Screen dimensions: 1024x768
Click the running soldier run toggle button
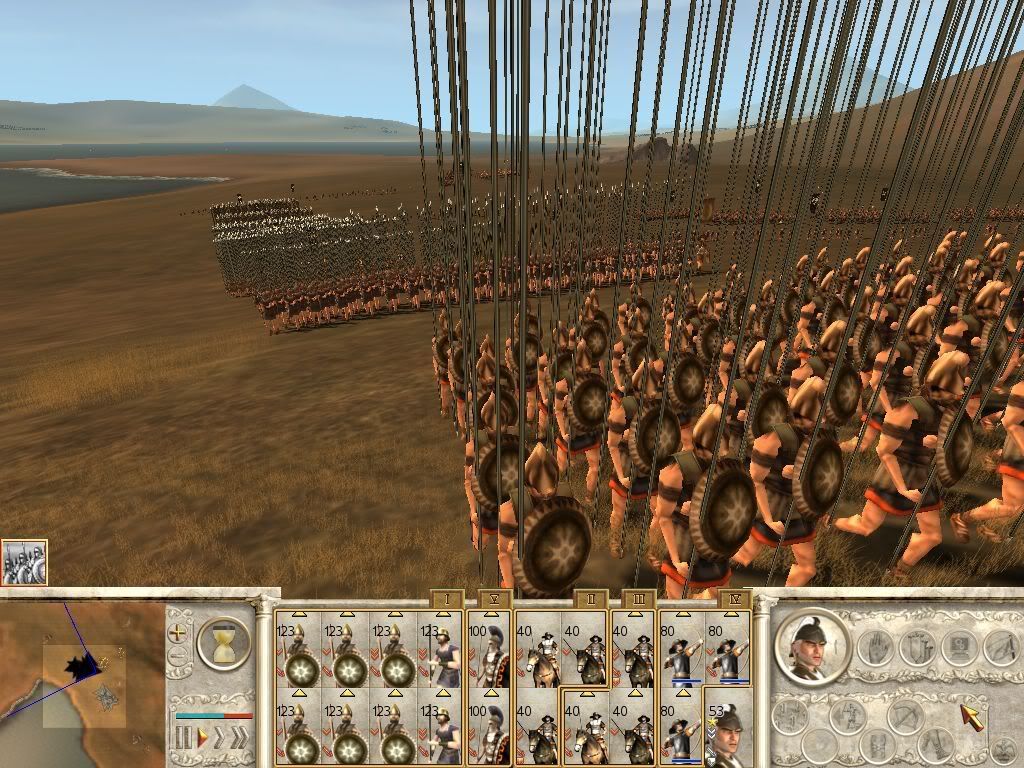point(849,716)
